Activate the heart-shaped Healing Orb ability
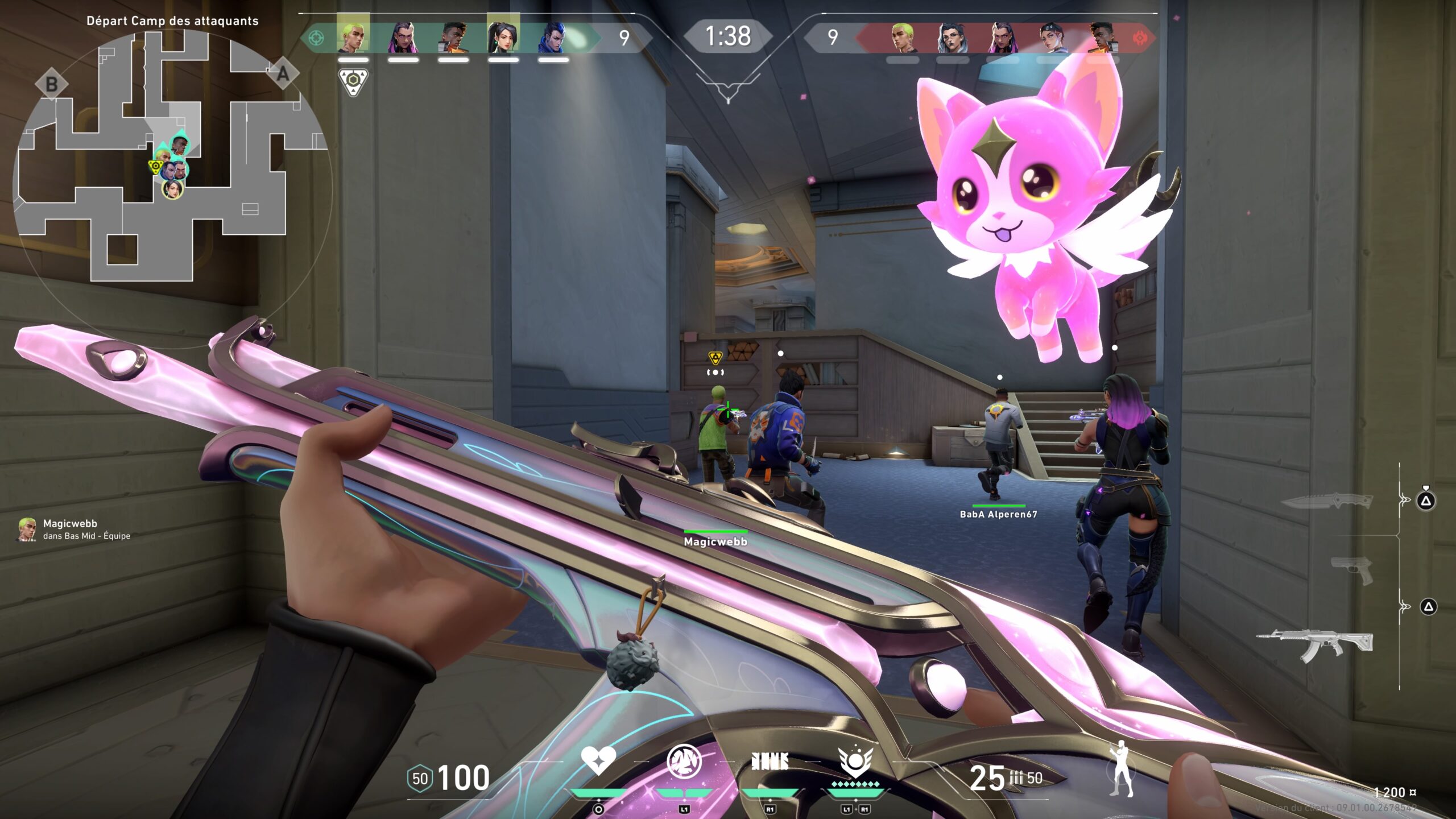 tap(598, 761)
